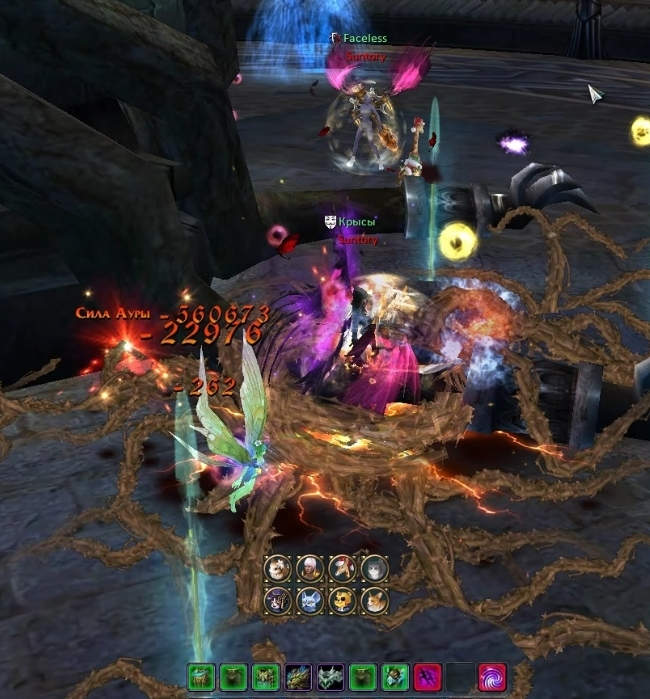Pick the gray cat portrait

374,569
